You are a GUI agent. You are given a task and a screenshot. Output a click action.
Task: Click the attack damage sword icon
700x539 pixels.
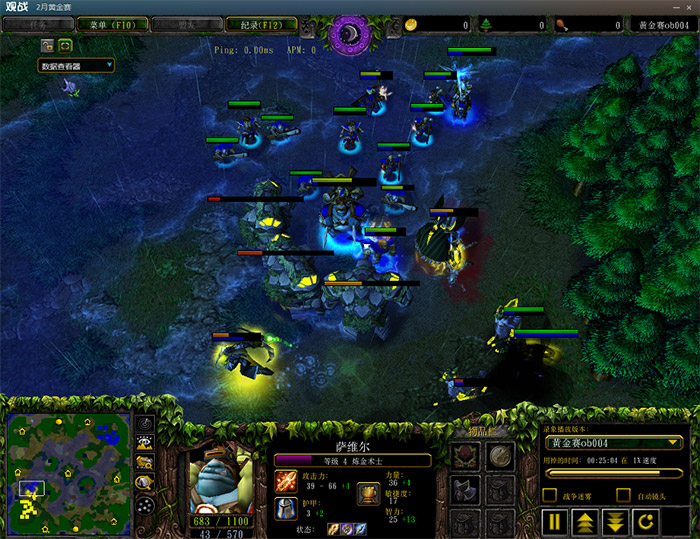point(286,481)
